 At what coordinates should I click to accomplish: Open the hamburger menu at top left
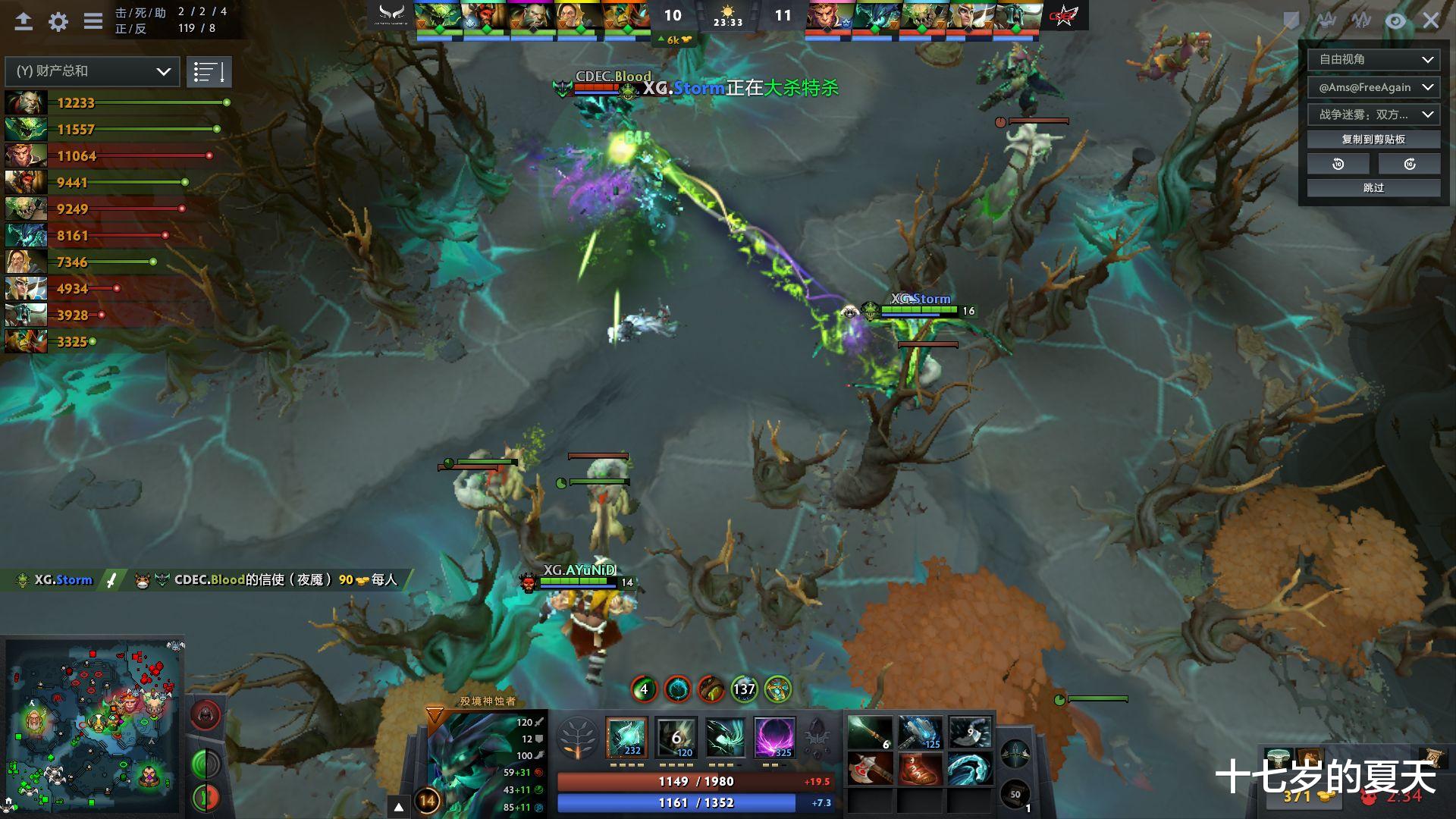click(93, 20)
